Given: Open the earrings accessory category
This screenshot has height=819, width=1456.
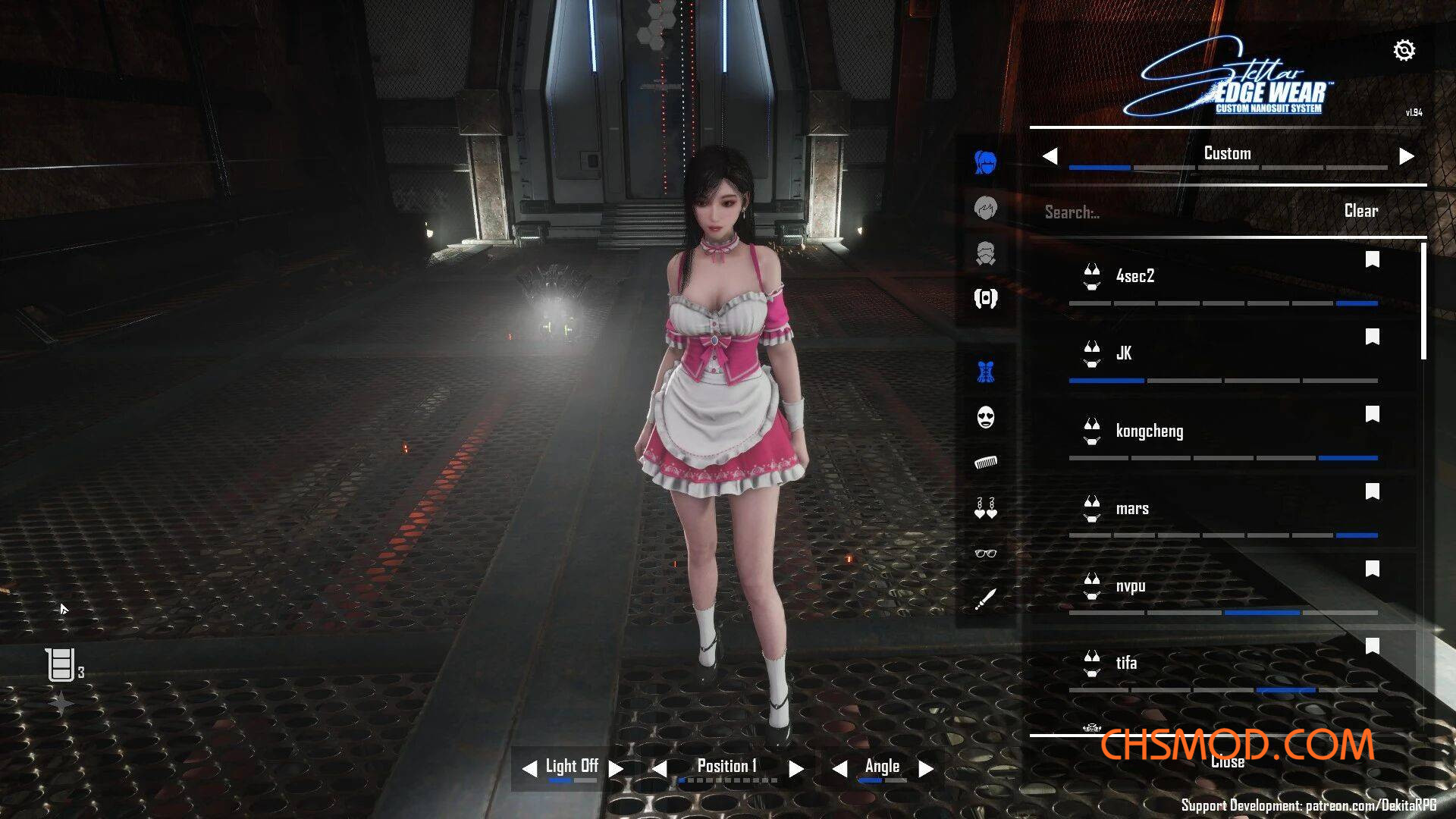Looking at the screenshot, I should coord(985,508).
